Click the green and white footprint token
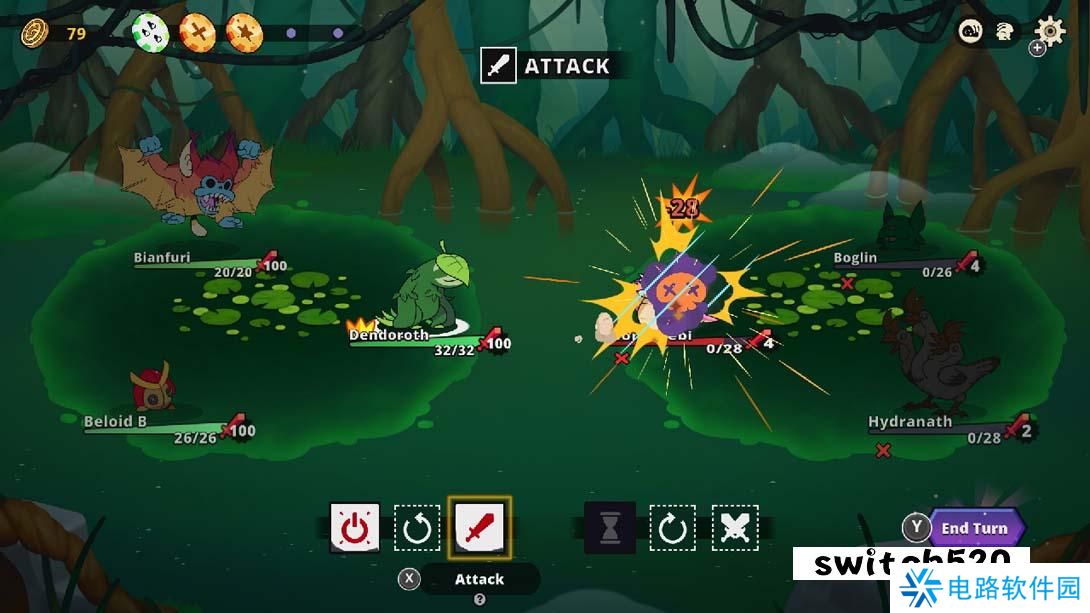Screen dimensions: 1090x613 151,33
